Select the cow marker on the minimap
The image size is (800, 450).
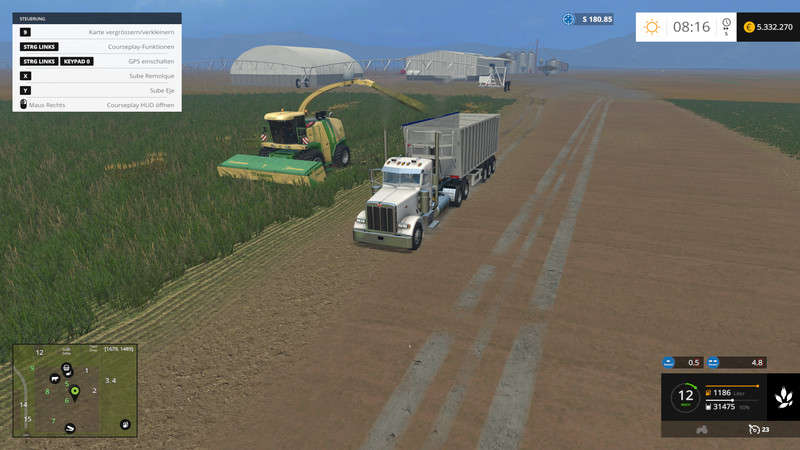coord(54,380)
